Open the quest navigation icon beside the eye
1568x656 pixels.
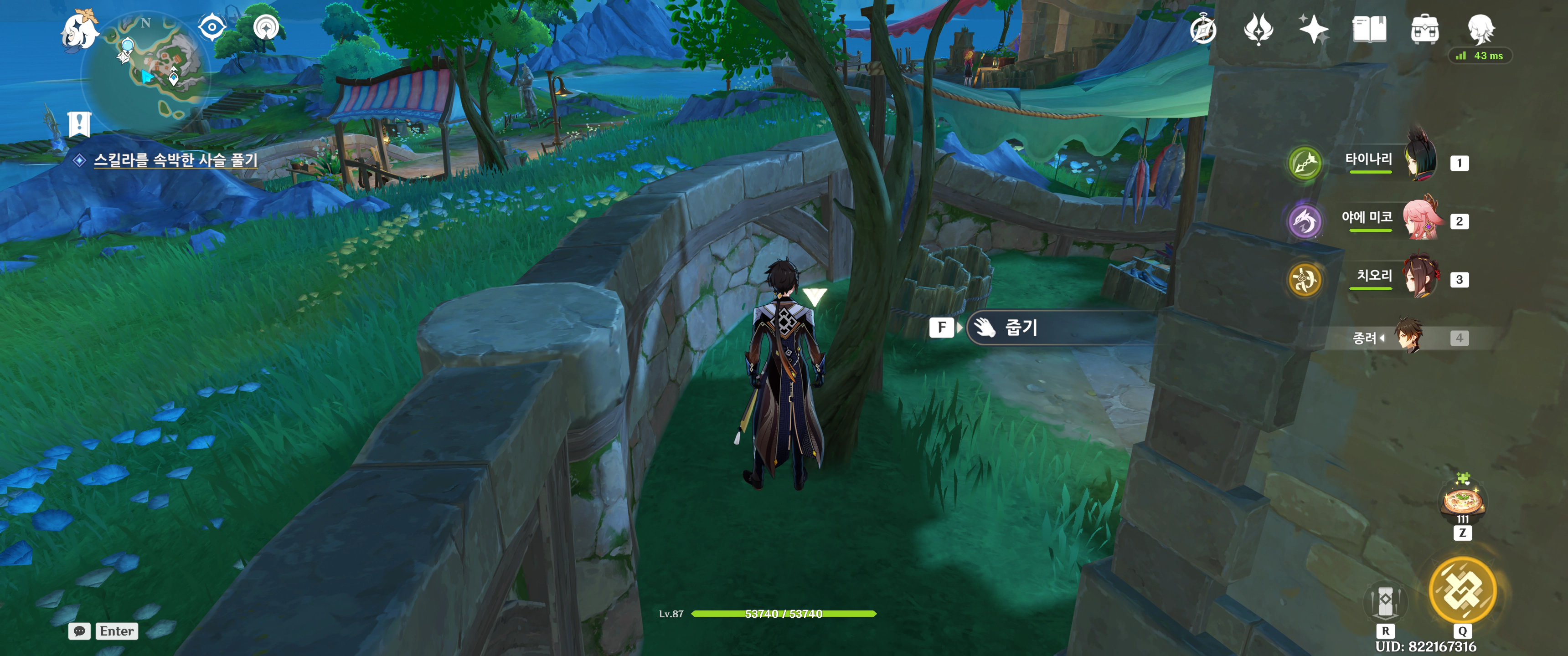tap(266, 27)
